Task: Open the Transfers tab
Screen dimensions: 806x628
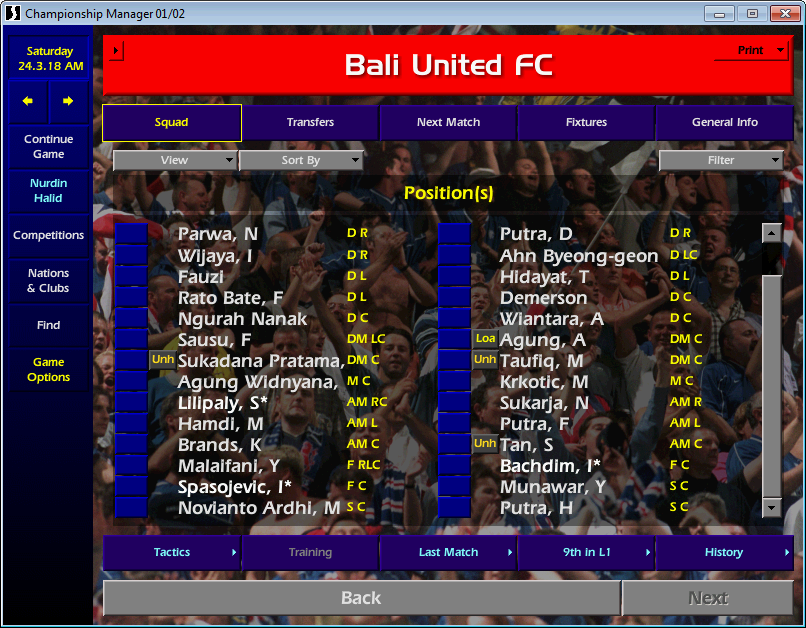Action: click(310, 122)
